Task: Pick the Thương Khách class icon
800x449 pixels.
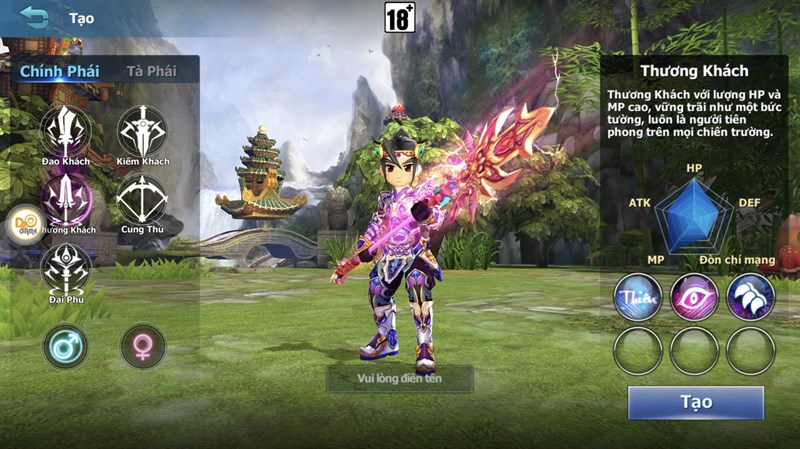Action: point(68,199)
